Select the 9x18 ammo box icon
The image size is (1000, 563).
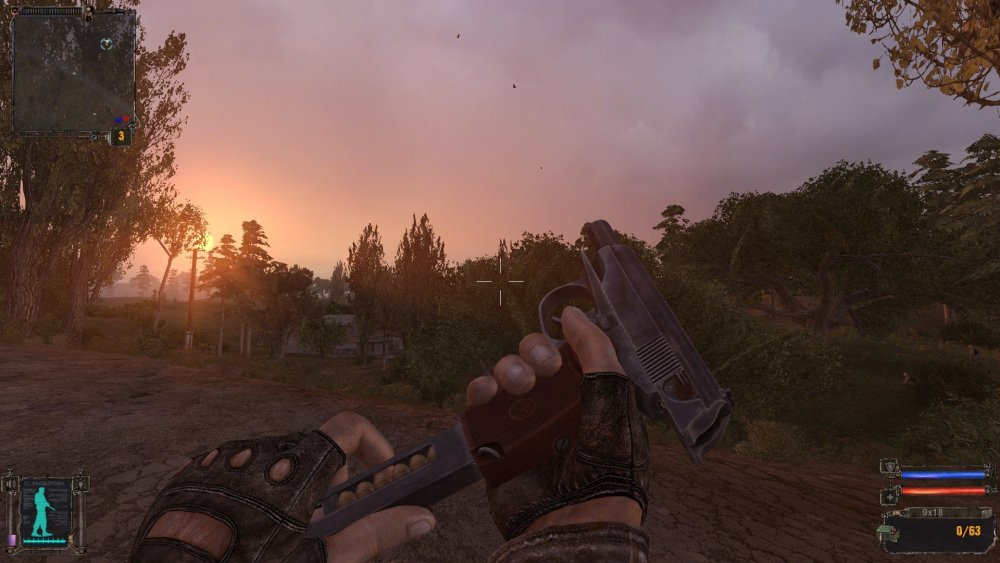[x=889, y=532]
